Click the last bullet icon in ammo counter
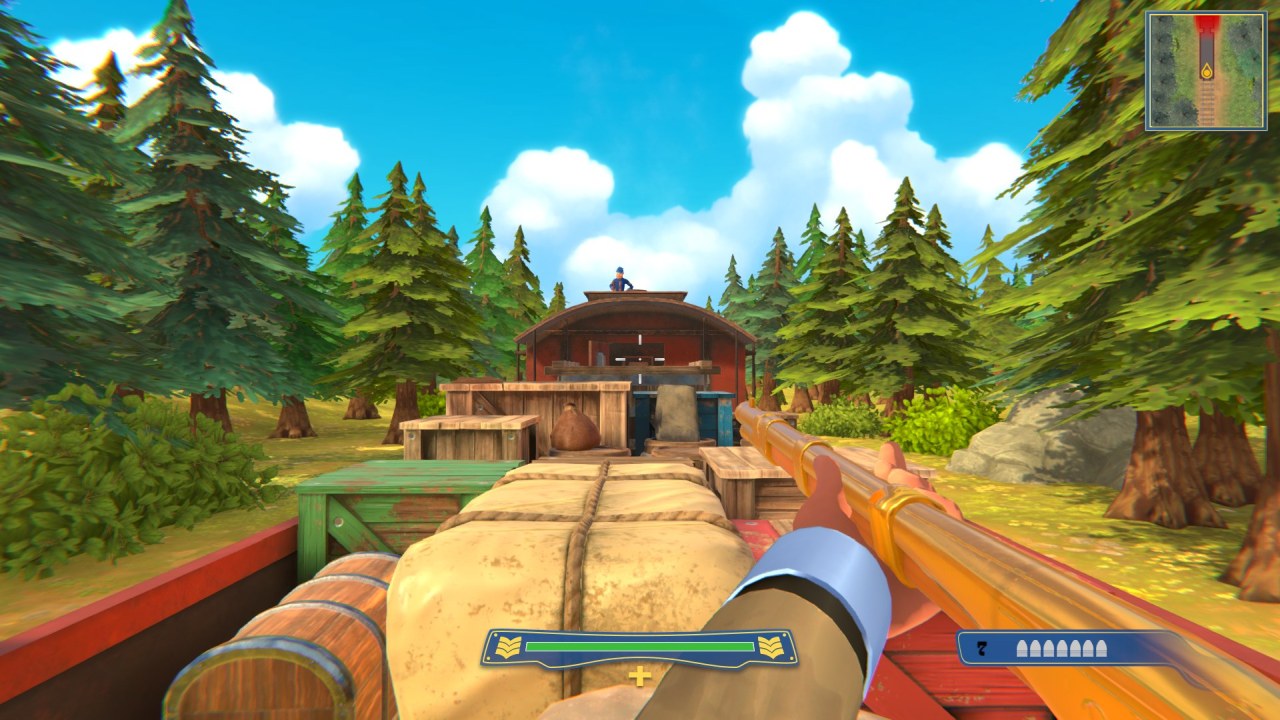 [1102, 648]
